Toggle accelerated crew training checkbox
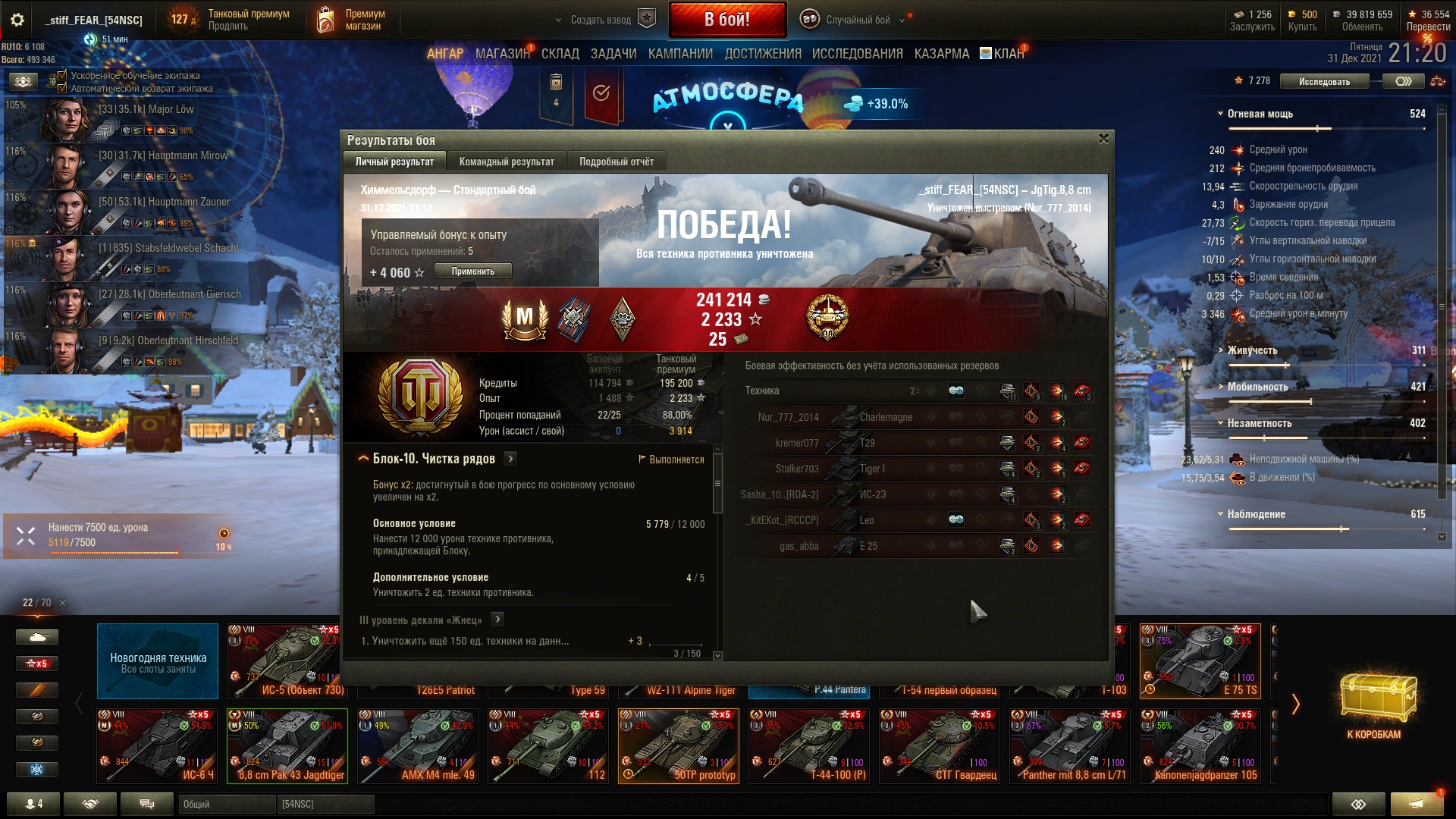The width and height of the screenshot is (1456, 819). 62,76
